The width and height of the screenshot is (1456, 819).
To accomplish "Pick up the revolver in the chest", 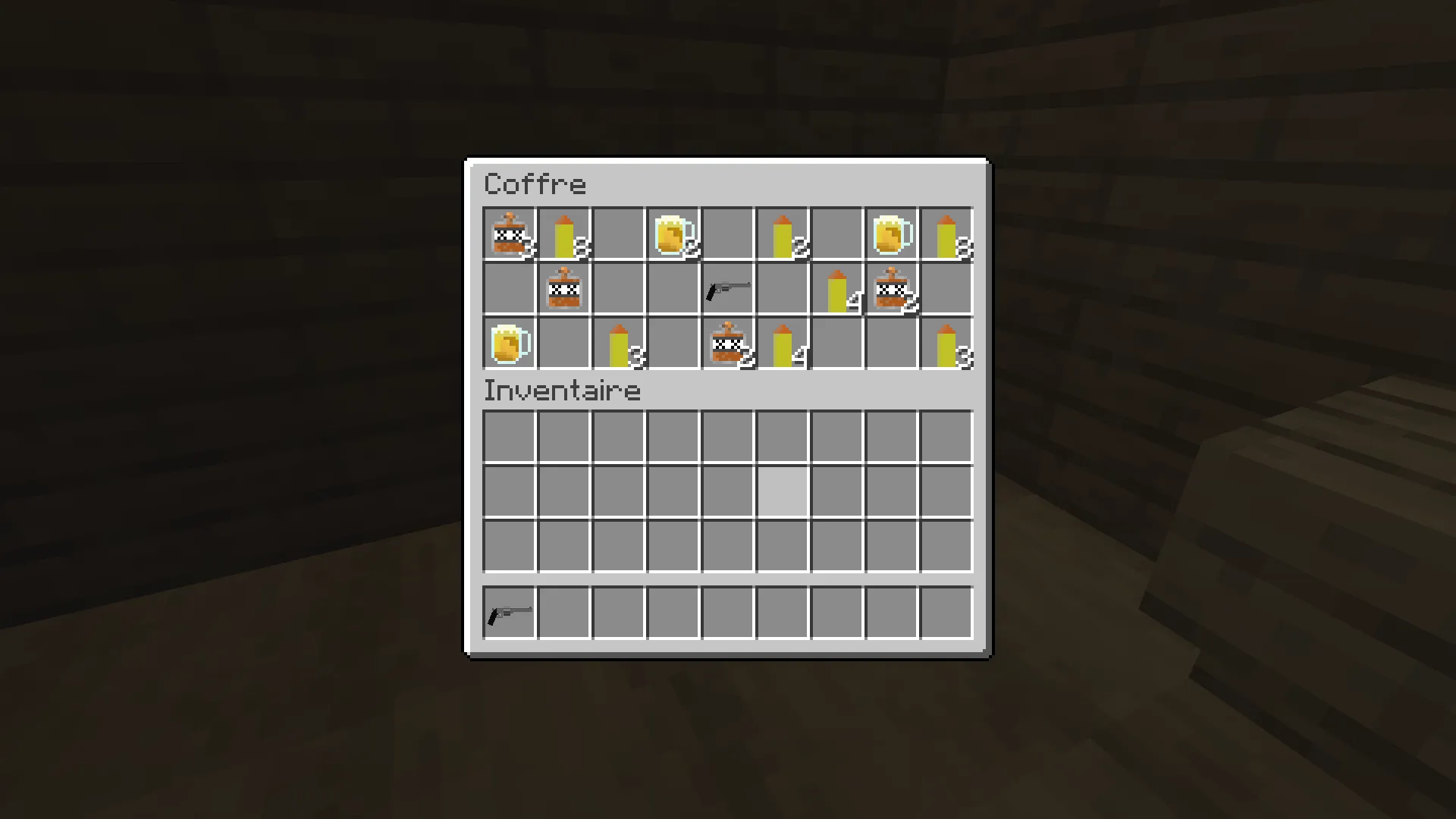I will click(x=726, y=290).
